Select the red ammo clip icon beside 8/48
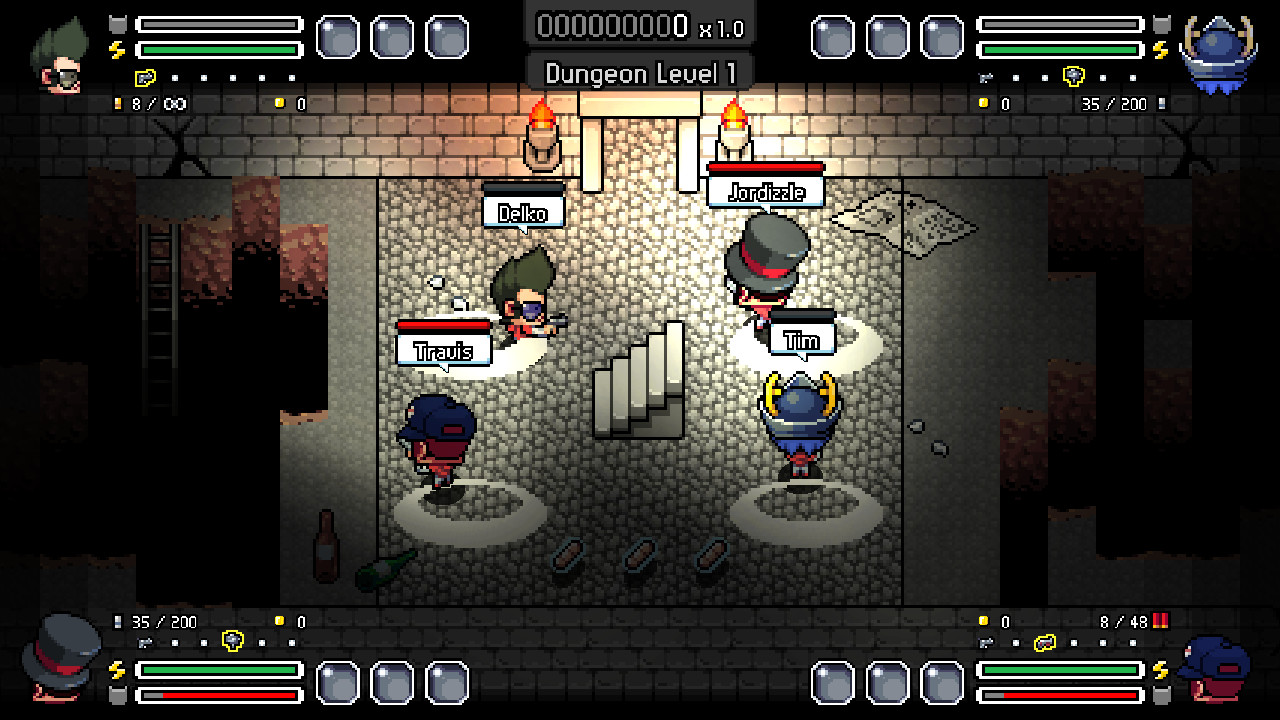 (1161, 621)
